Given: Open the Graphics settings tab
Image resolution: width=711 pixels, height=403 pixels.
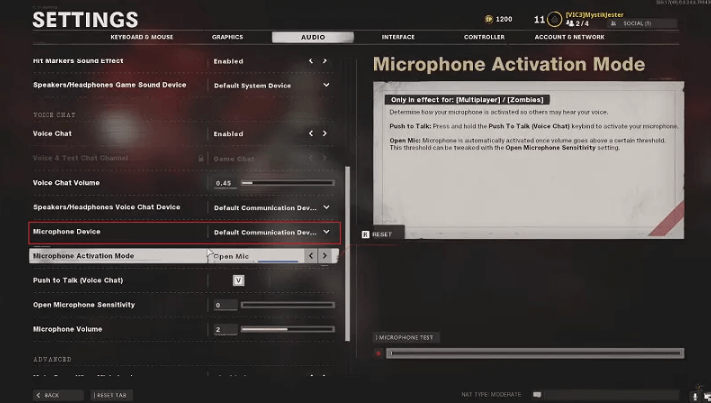Looking at the screenshot, I should (227, 37).
